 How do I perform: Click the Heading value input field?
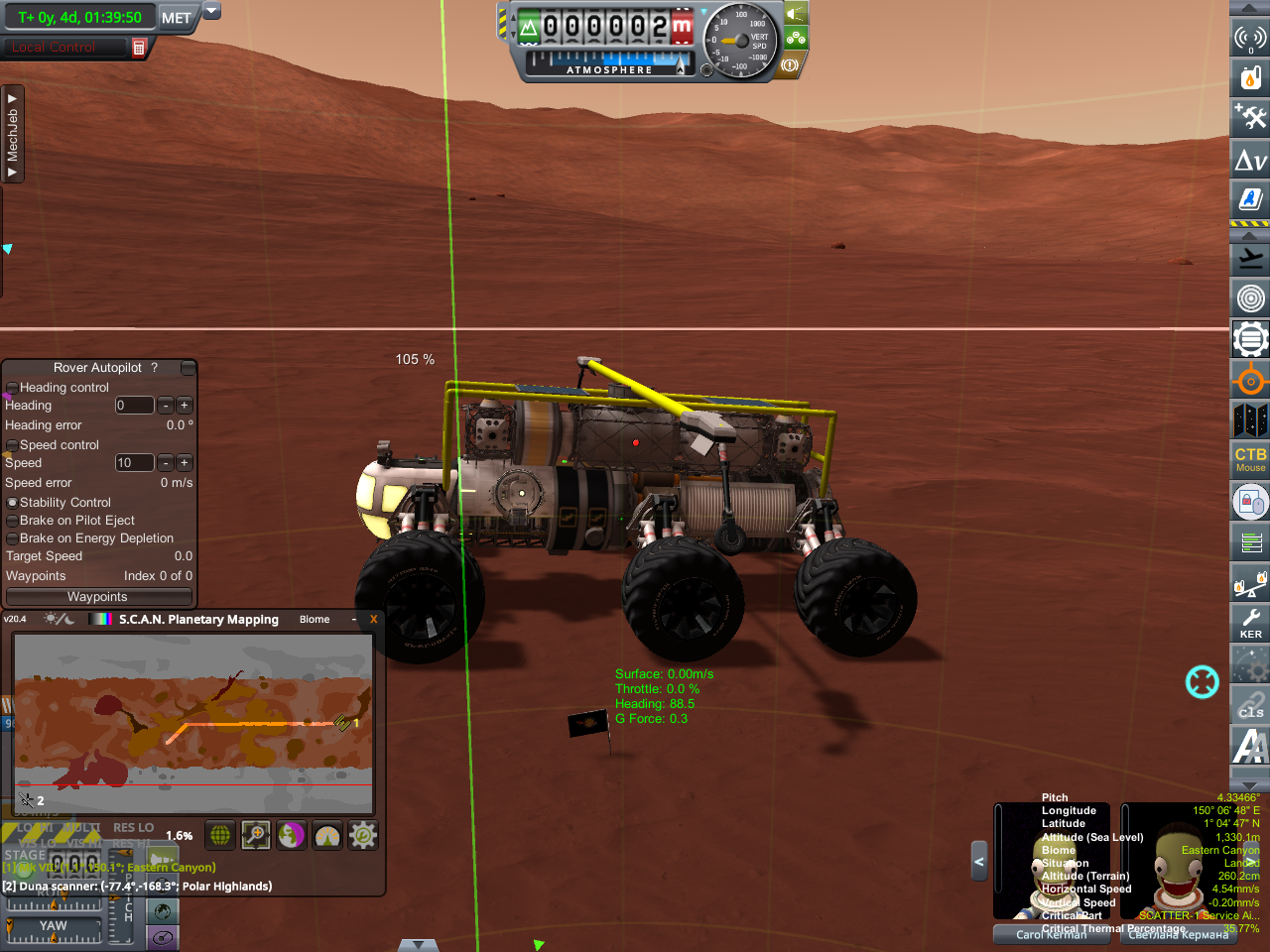pyautogui.click(x=134, y=406)
